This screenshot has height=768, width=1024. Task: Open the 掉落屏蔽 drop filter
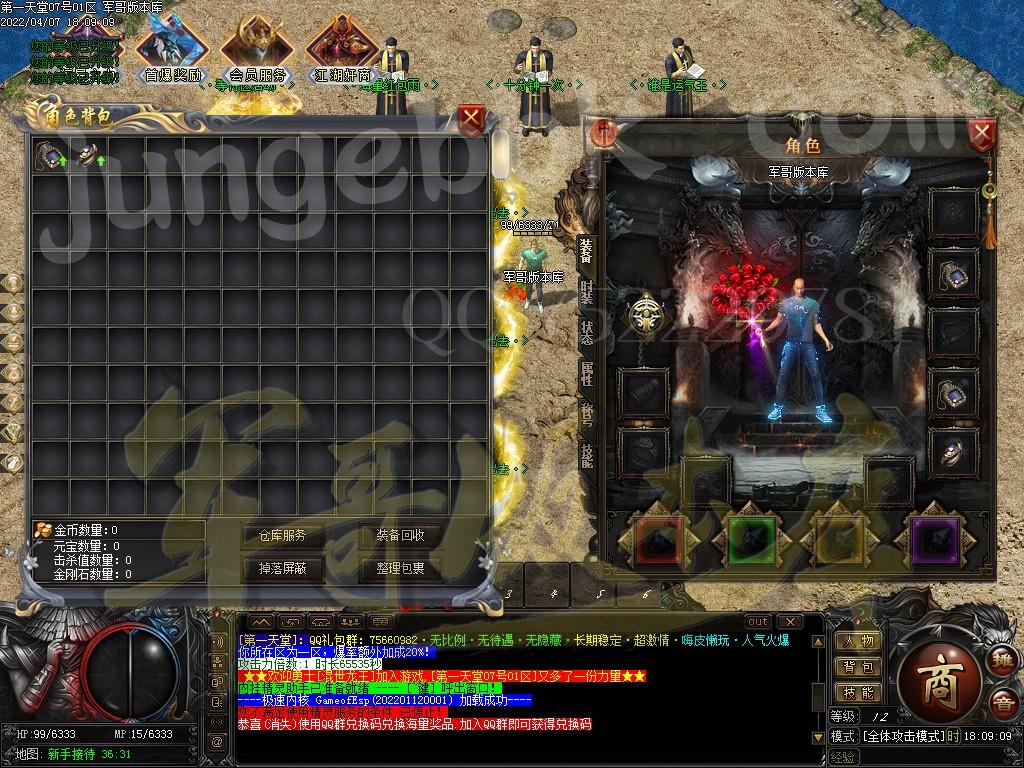(x=283, y=568)
